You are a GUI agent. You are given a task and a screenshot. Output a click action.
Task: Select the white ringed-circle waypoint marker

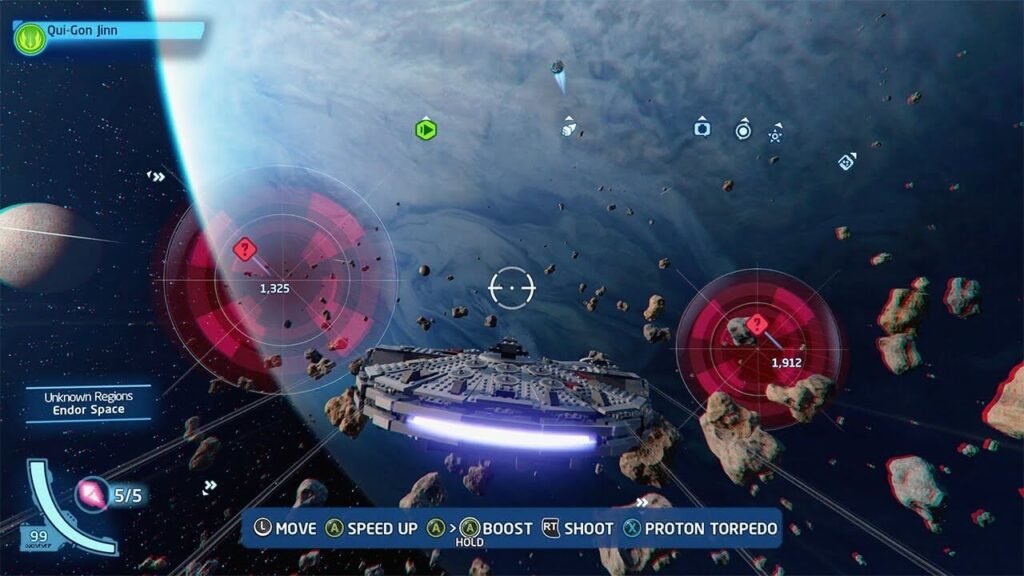point(743,130)
